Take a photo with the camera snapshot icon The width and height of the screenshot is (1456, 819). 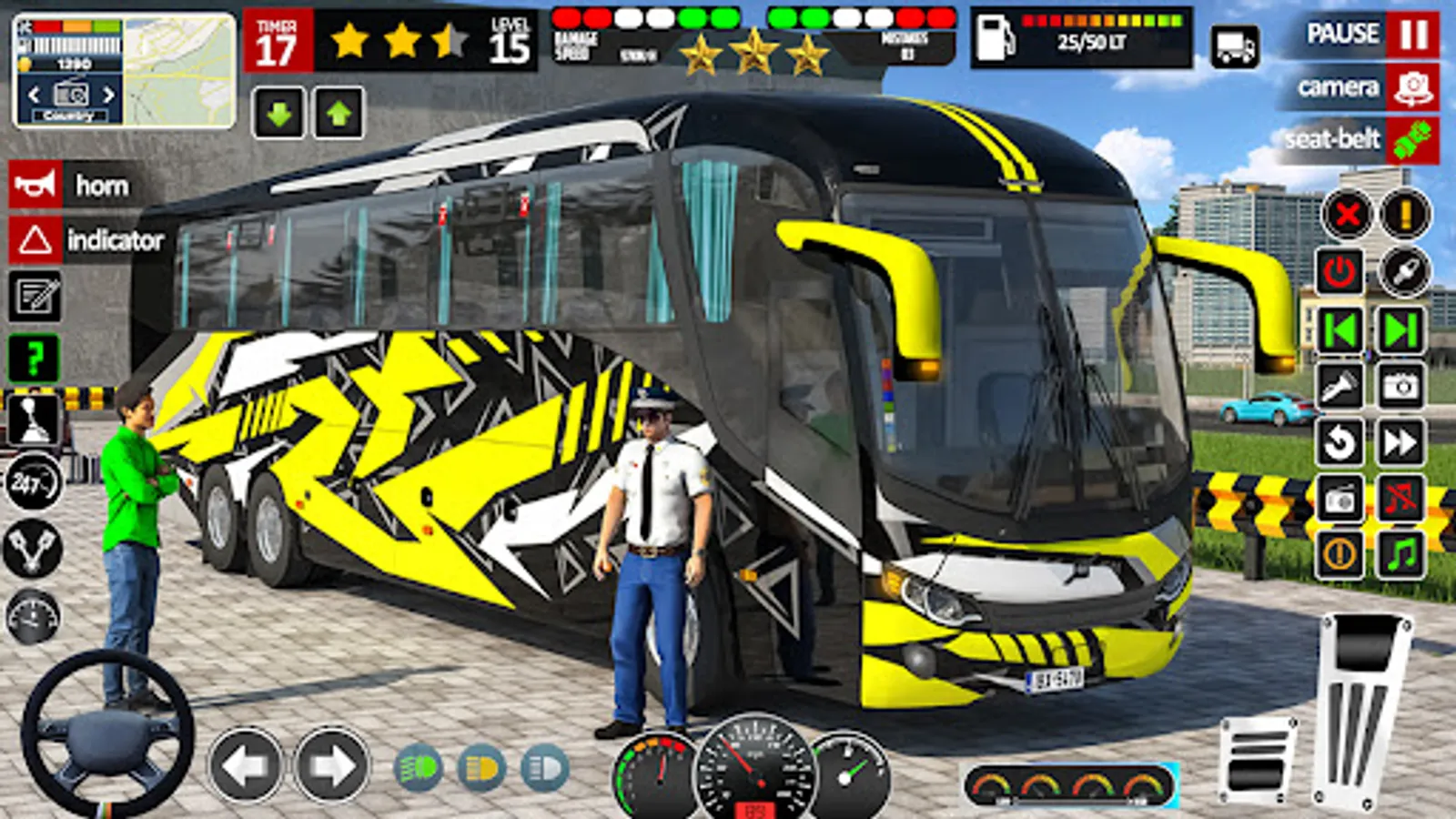1401,384
